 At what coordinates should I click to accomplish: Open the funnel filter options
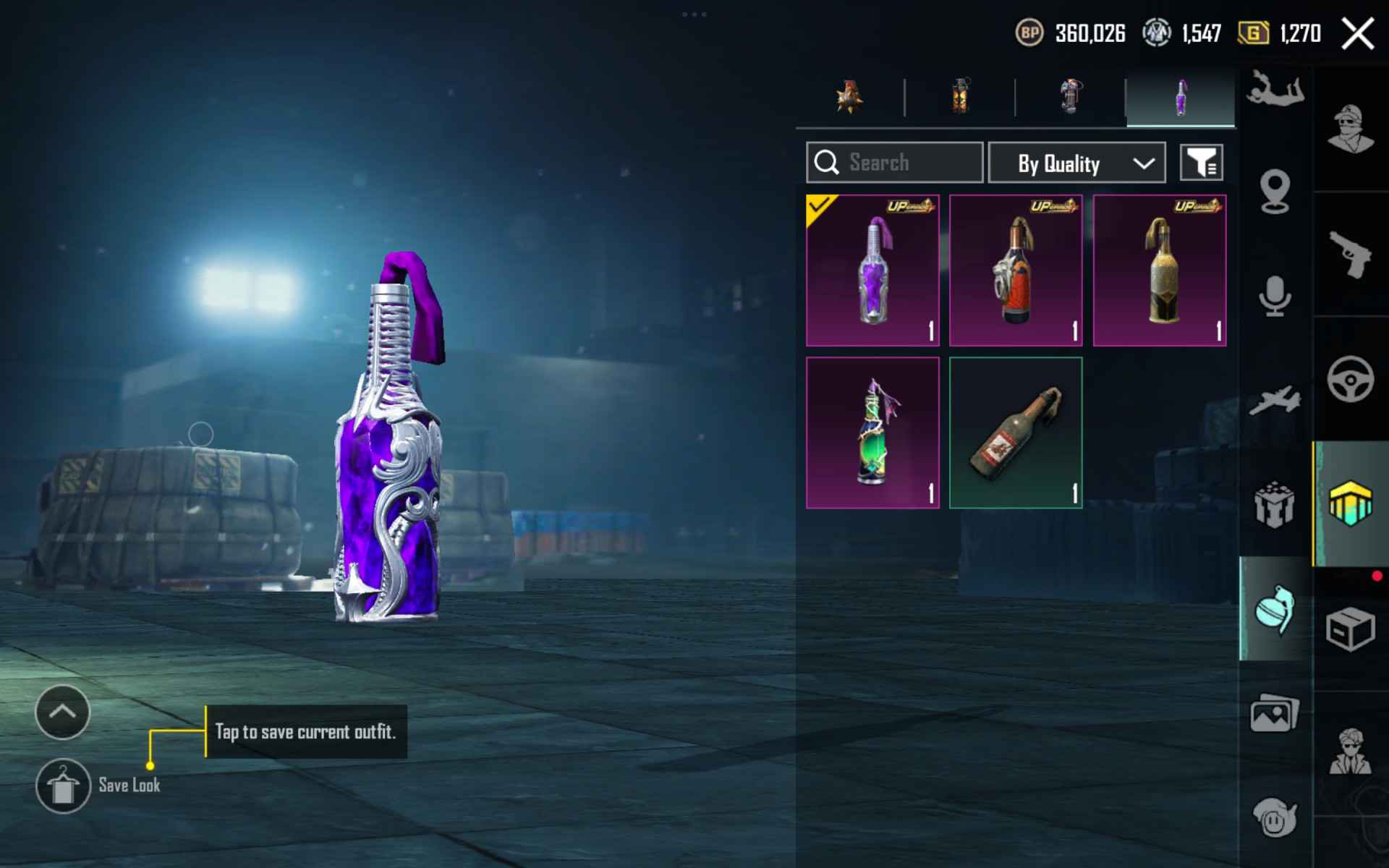pyautogui.click(x=1201, y=163)
